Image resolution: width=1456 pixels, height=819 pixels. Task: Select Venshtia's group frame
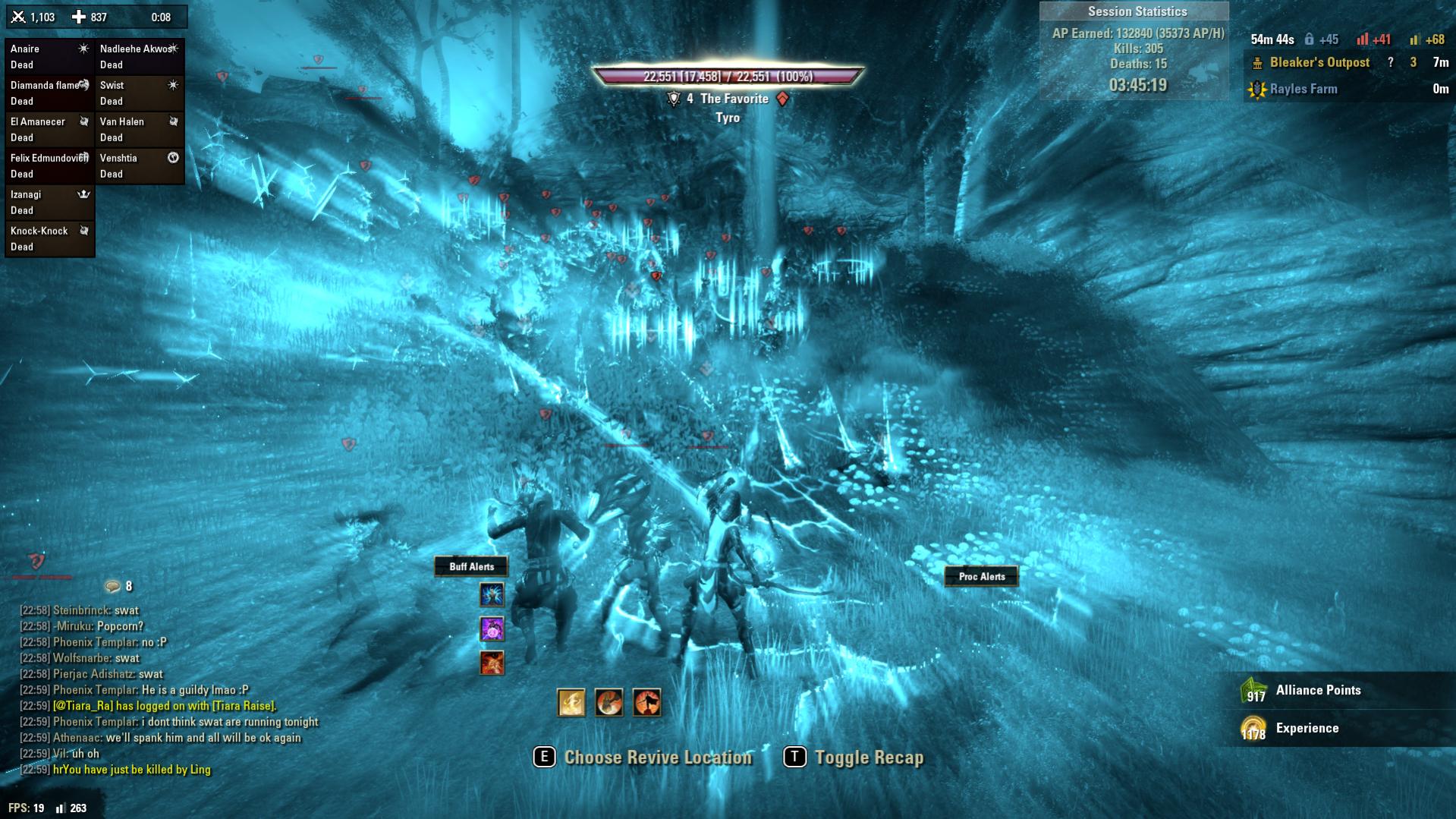point(140,166)
